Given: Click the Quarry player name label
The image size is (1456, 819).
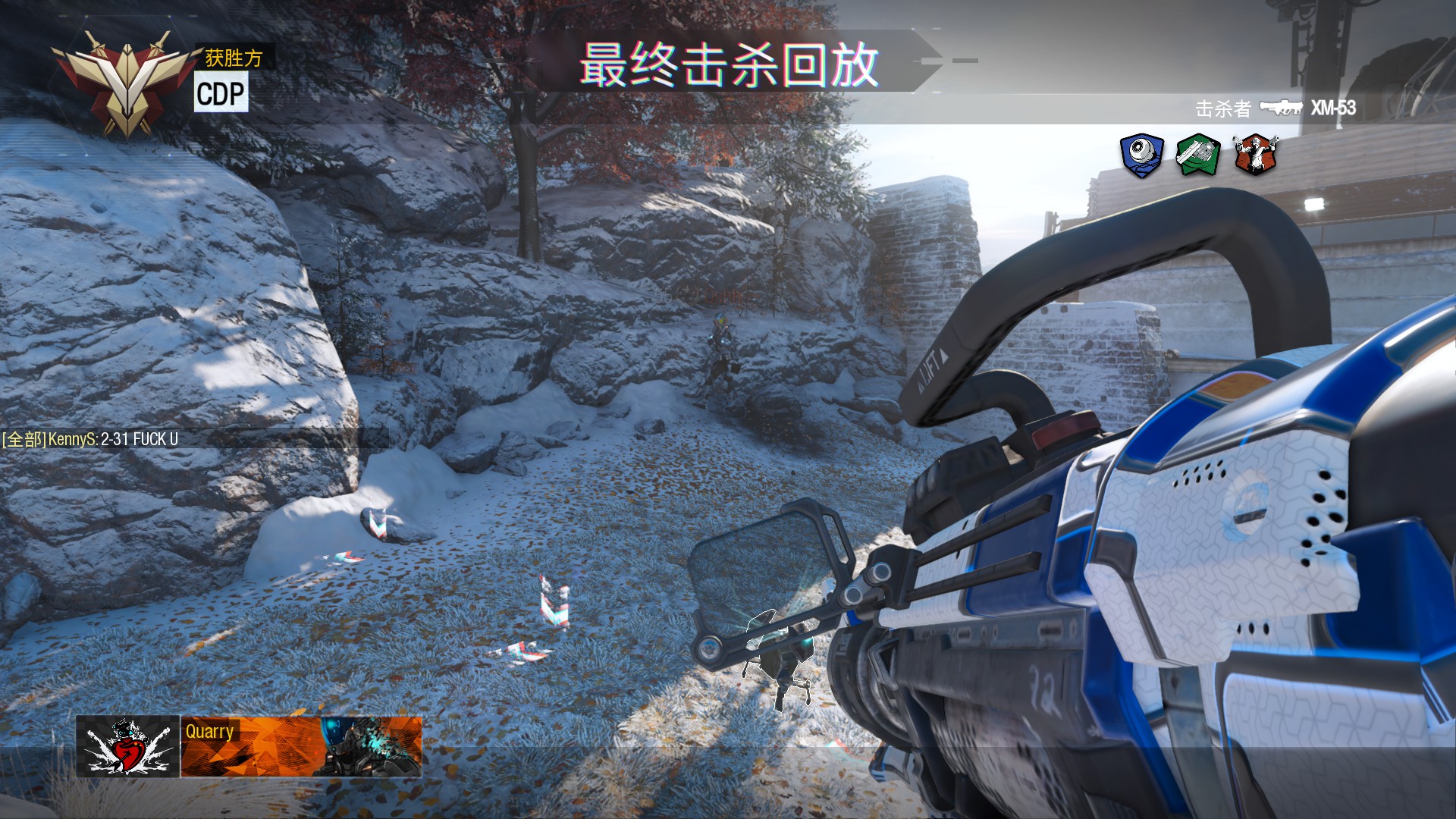Looking at the screenshot, I should (x=209, y=732).
